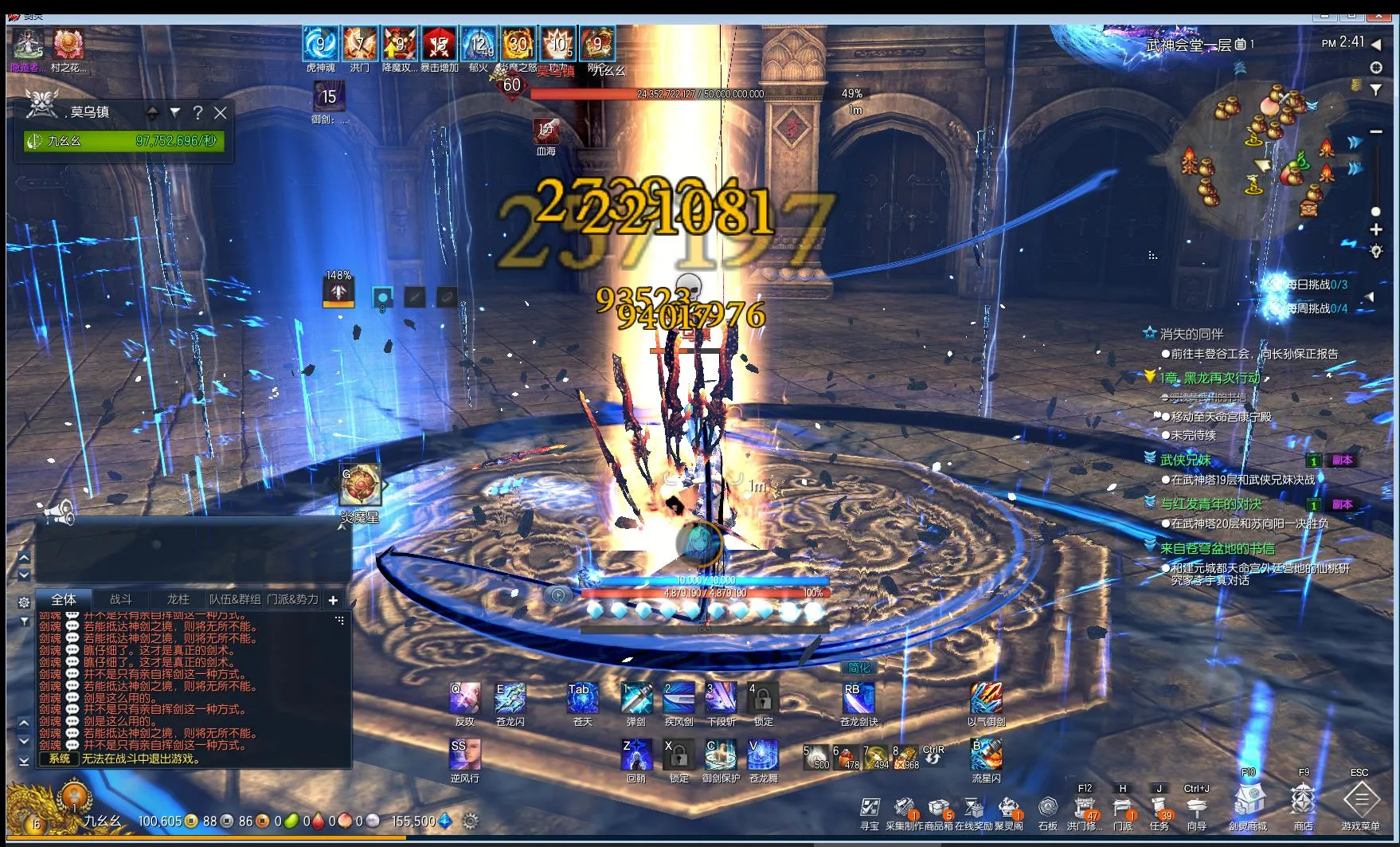
Task: Use the 反攻 counter skill
Action: (464, 699)
